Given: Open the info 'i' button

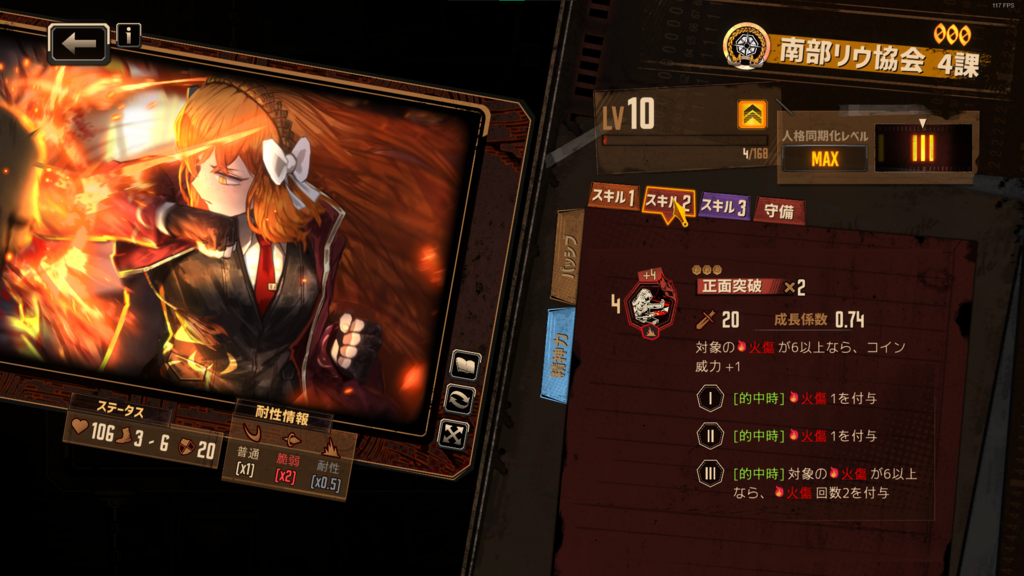Looking at the screenshot, I should click(x=129, y=36).
